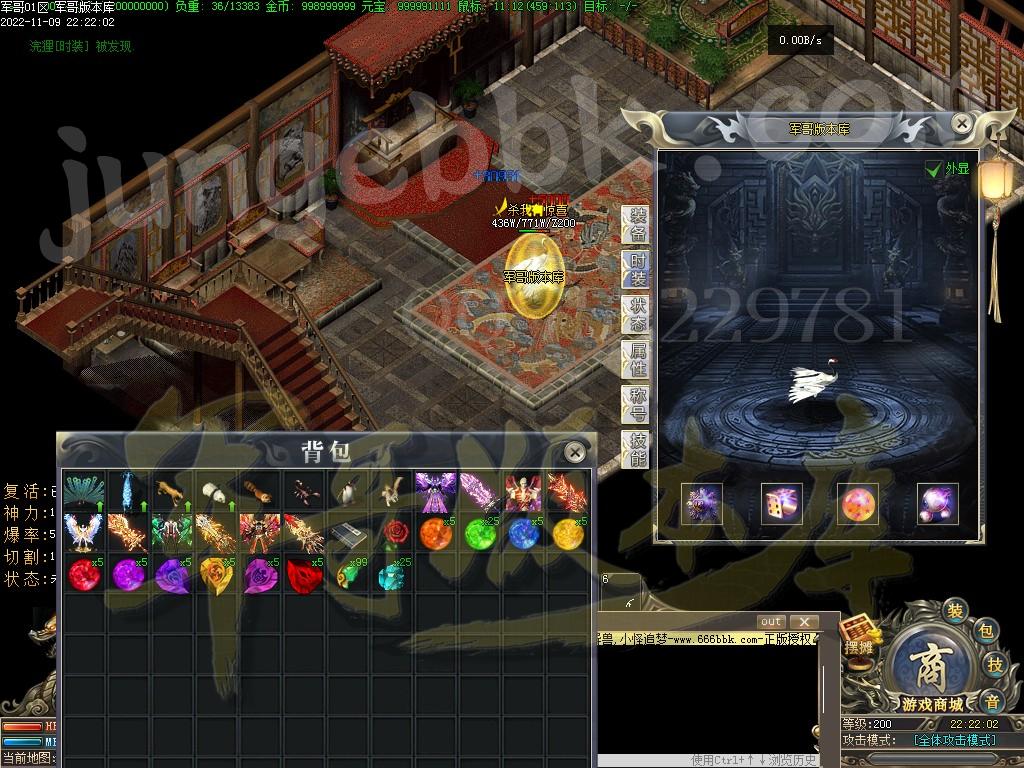Toggle the 外显 appearance checkbox
Image resolution: width=1024 pixels, height=768 pixels.
point(933,169)
